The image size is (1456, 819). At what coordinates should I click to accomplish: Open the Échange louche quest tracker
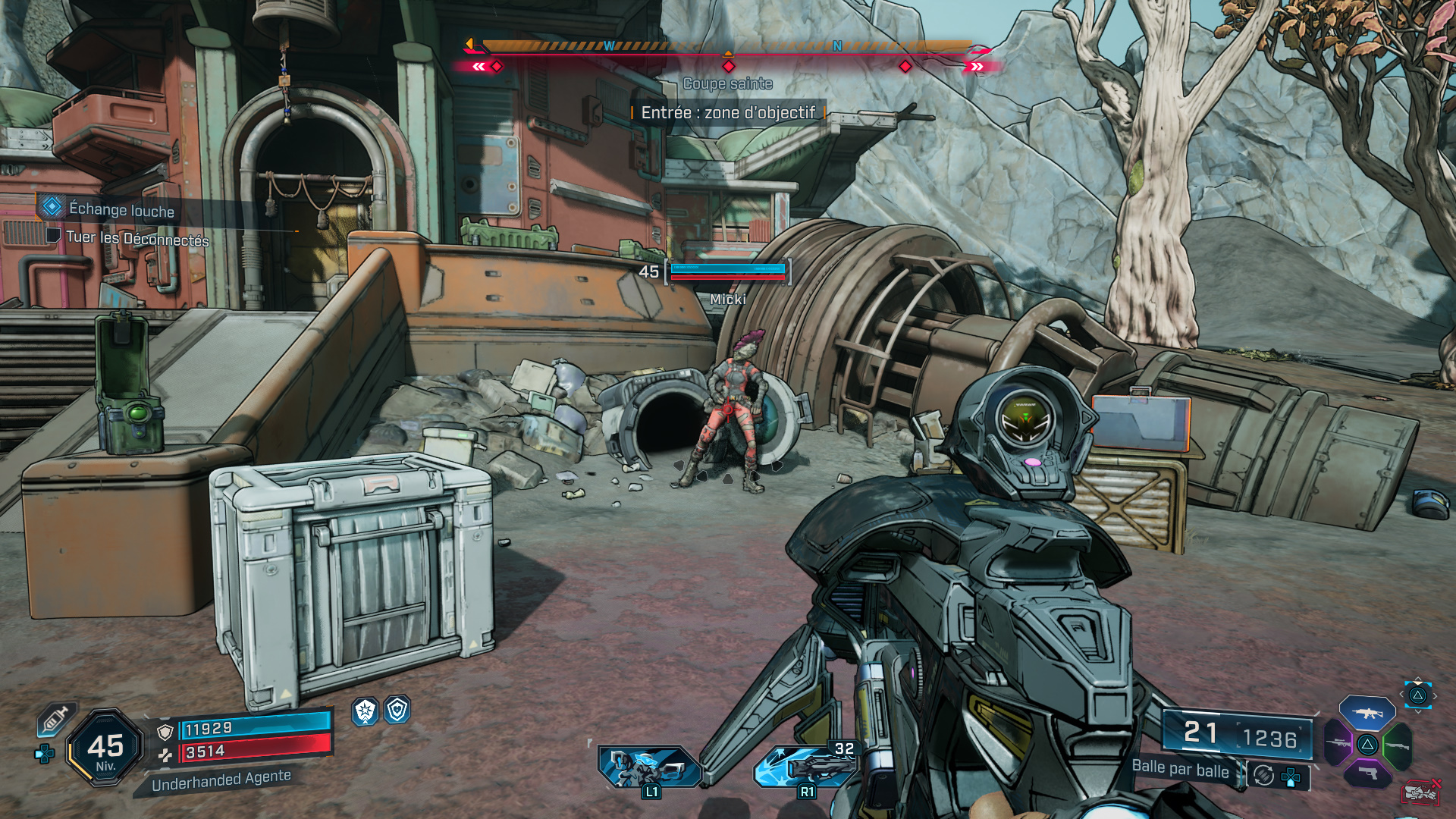(x=121, y=209)
